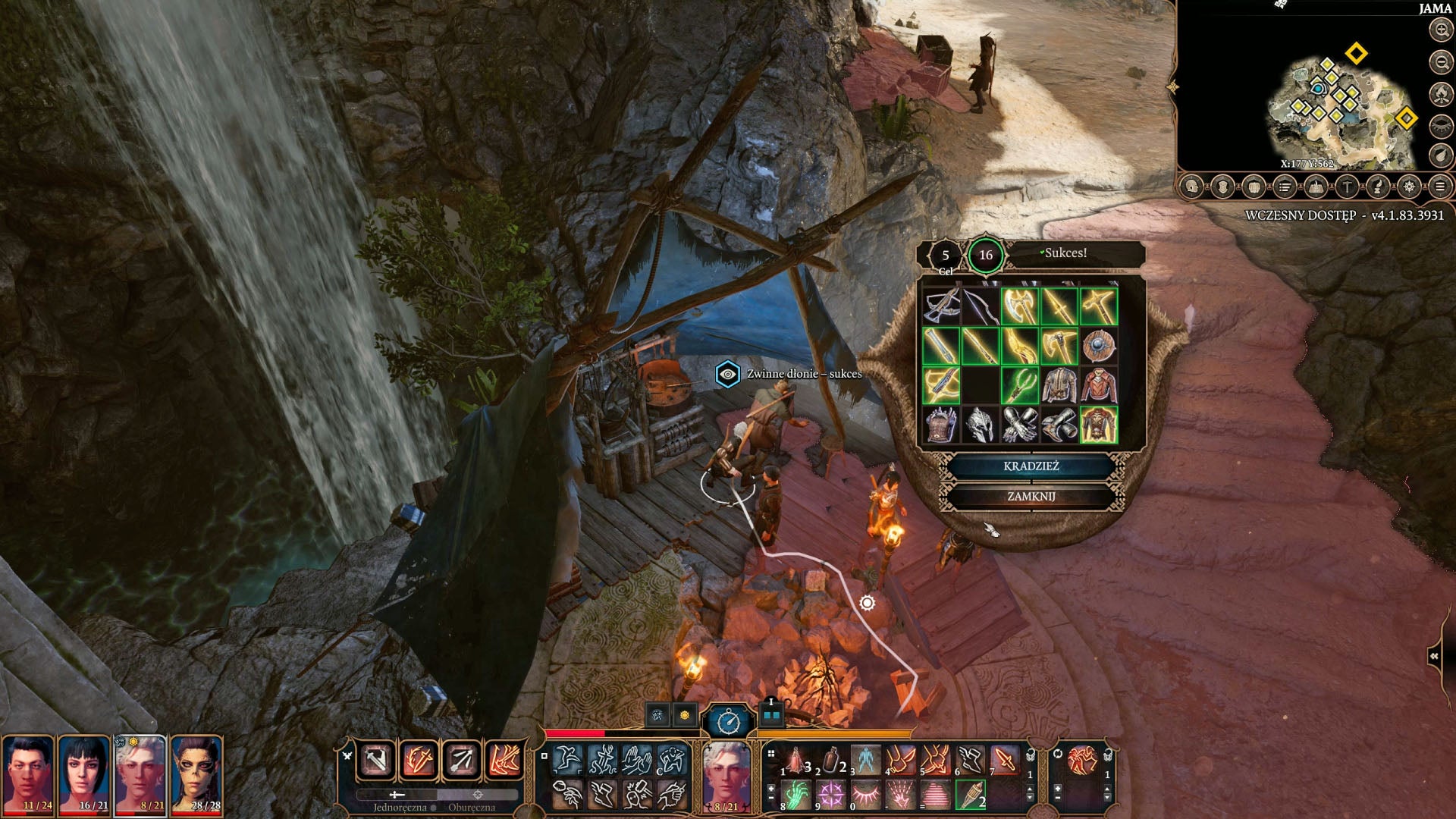The width and height of the screenshot is (1456, 819).
Task: Close the pickpocket window with Zamknij
Action: click(1031, 497)
